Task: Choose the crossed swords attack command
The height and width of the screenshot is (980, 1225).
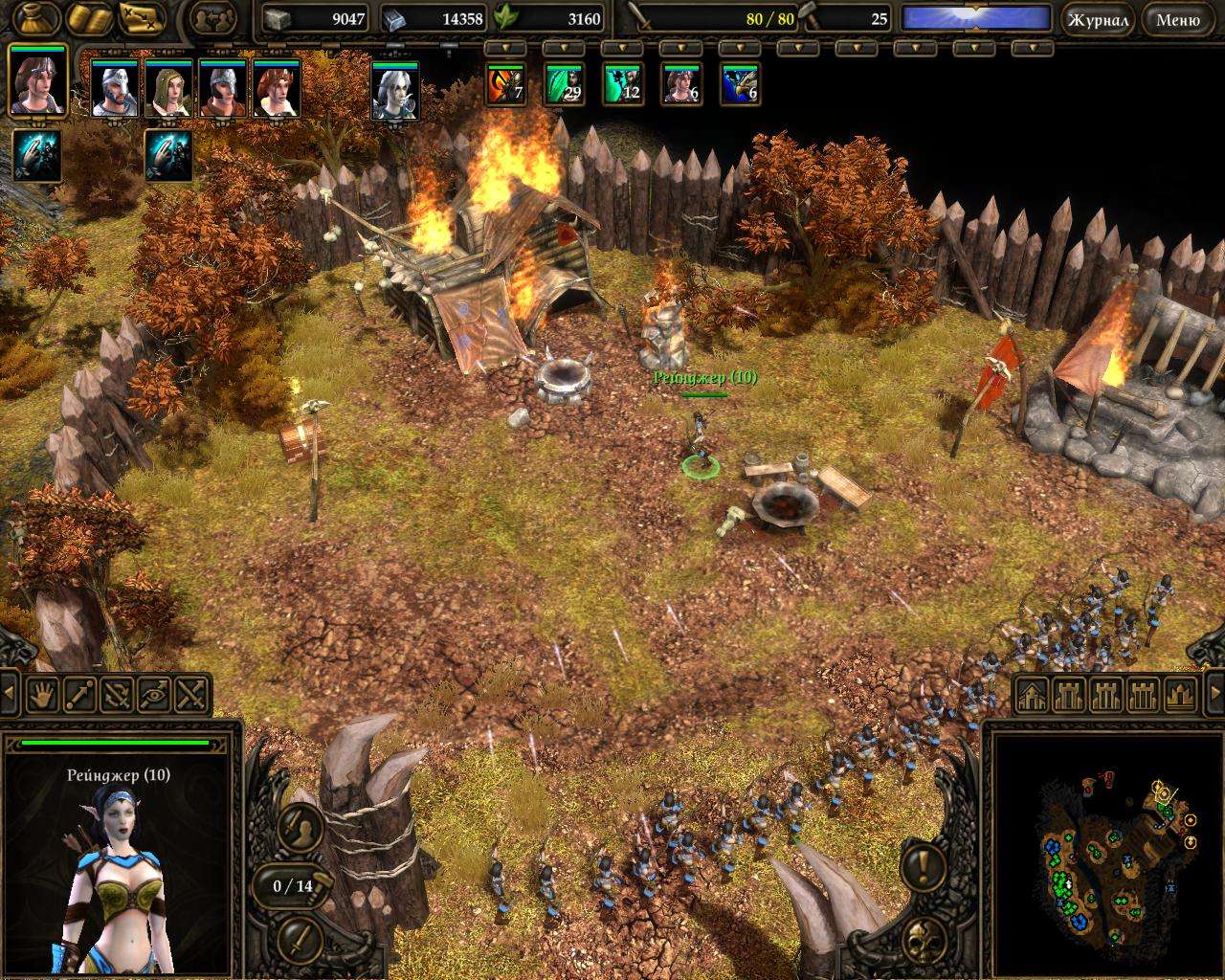Action: pos(192,694)
